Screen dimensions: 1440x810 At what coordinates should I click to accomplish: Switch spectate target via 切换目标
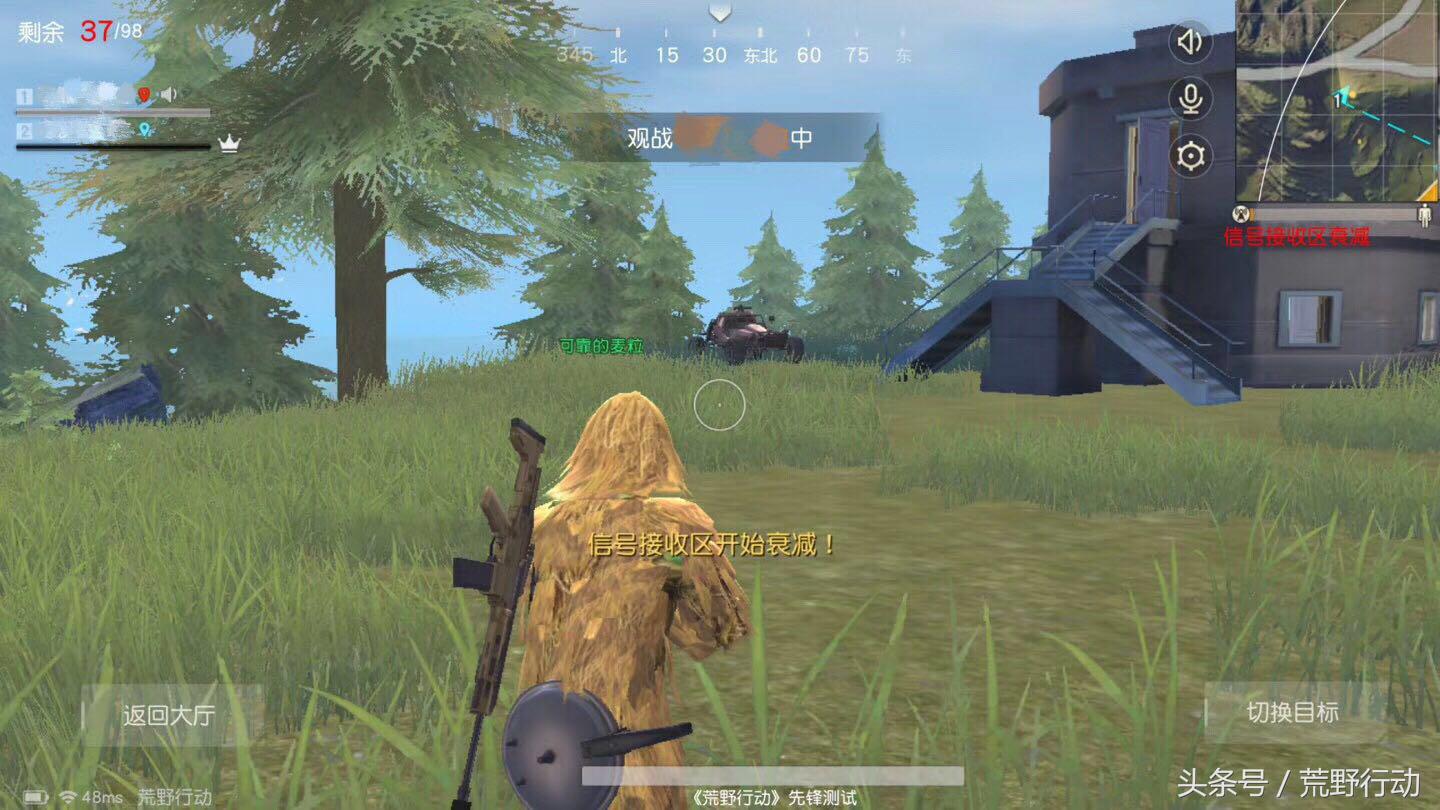(x=1292, y=712)
